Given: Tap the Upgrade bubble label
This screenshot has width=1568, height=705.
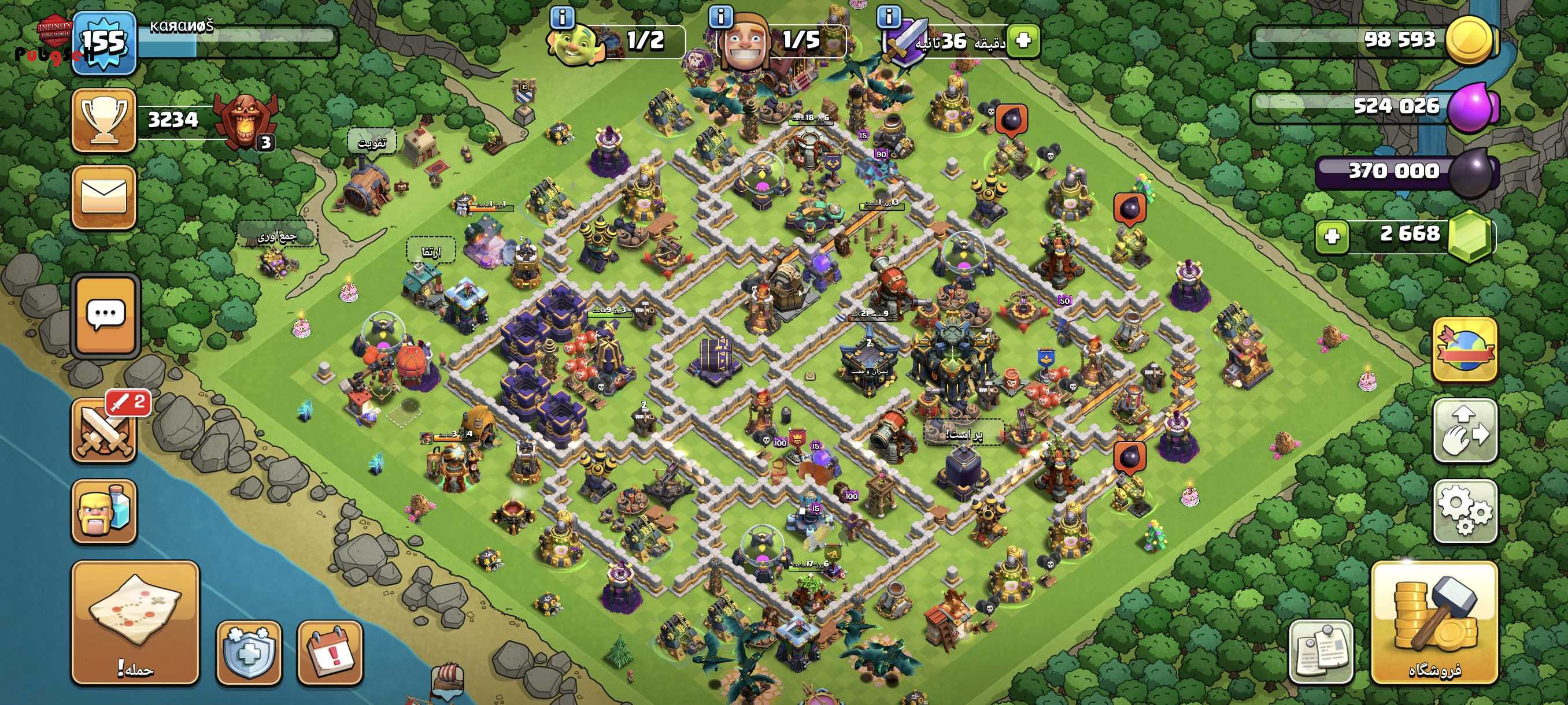Looking at the screenshot, I should tap(431, 251).
